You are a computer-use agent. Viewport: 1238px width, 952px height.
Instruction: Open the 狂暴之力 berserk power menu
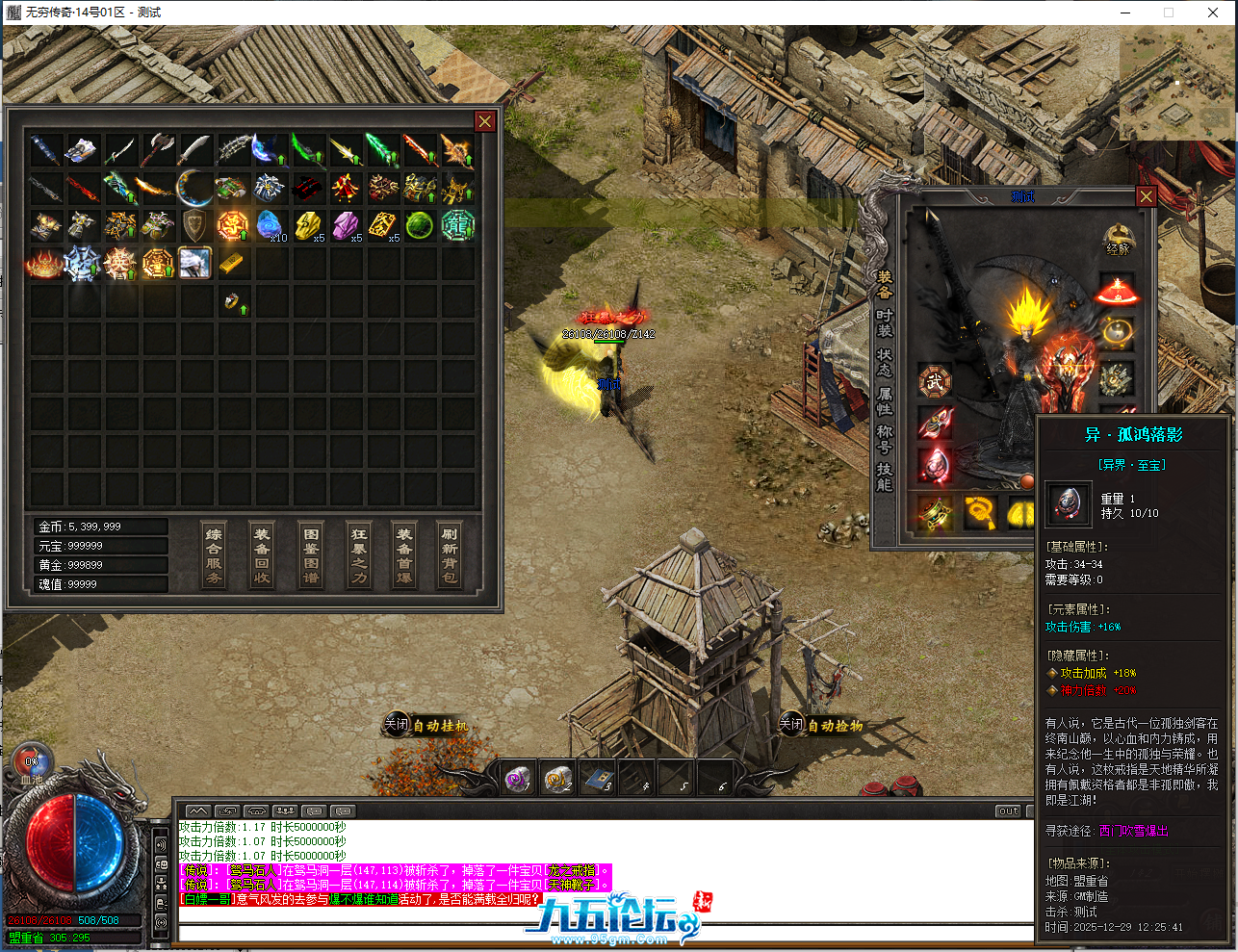359,555
